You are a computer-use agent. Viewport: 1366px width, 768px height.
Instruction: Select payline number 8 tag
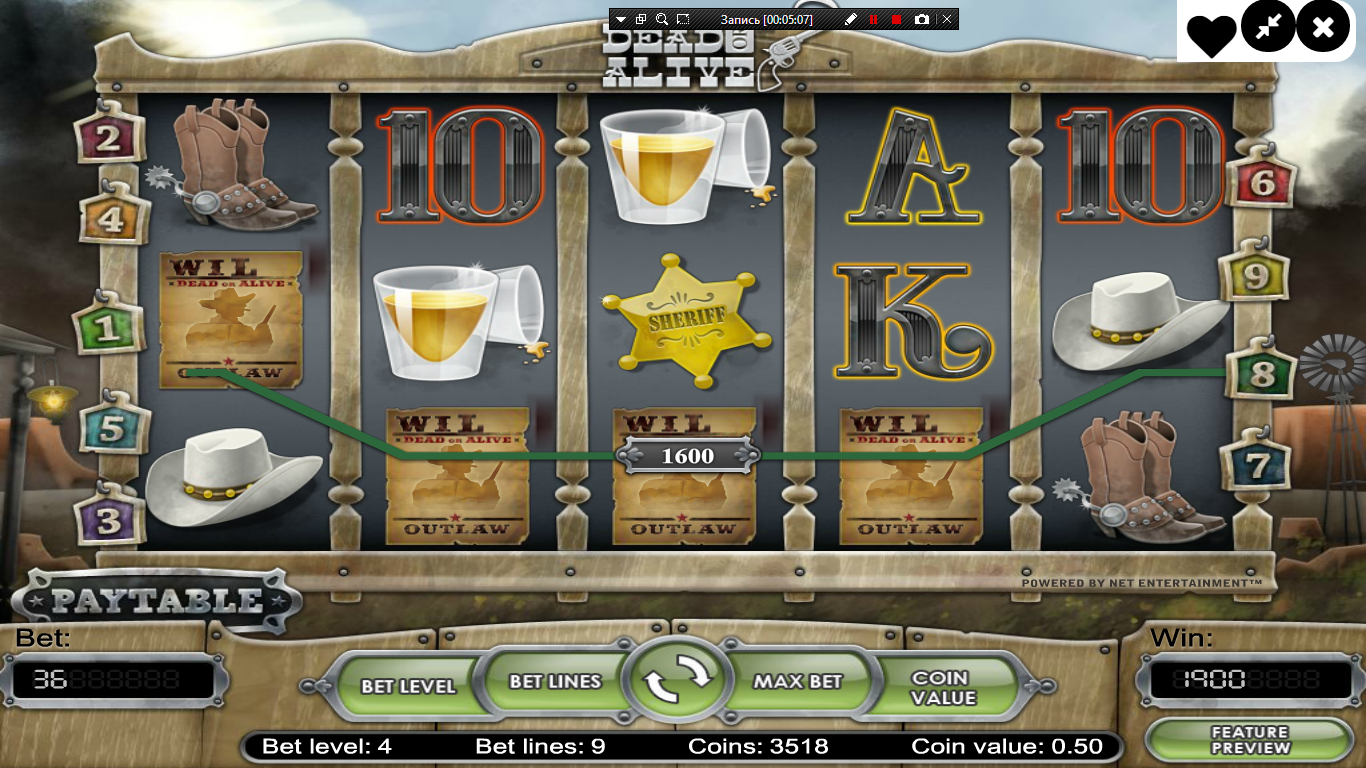(1262, 374)
